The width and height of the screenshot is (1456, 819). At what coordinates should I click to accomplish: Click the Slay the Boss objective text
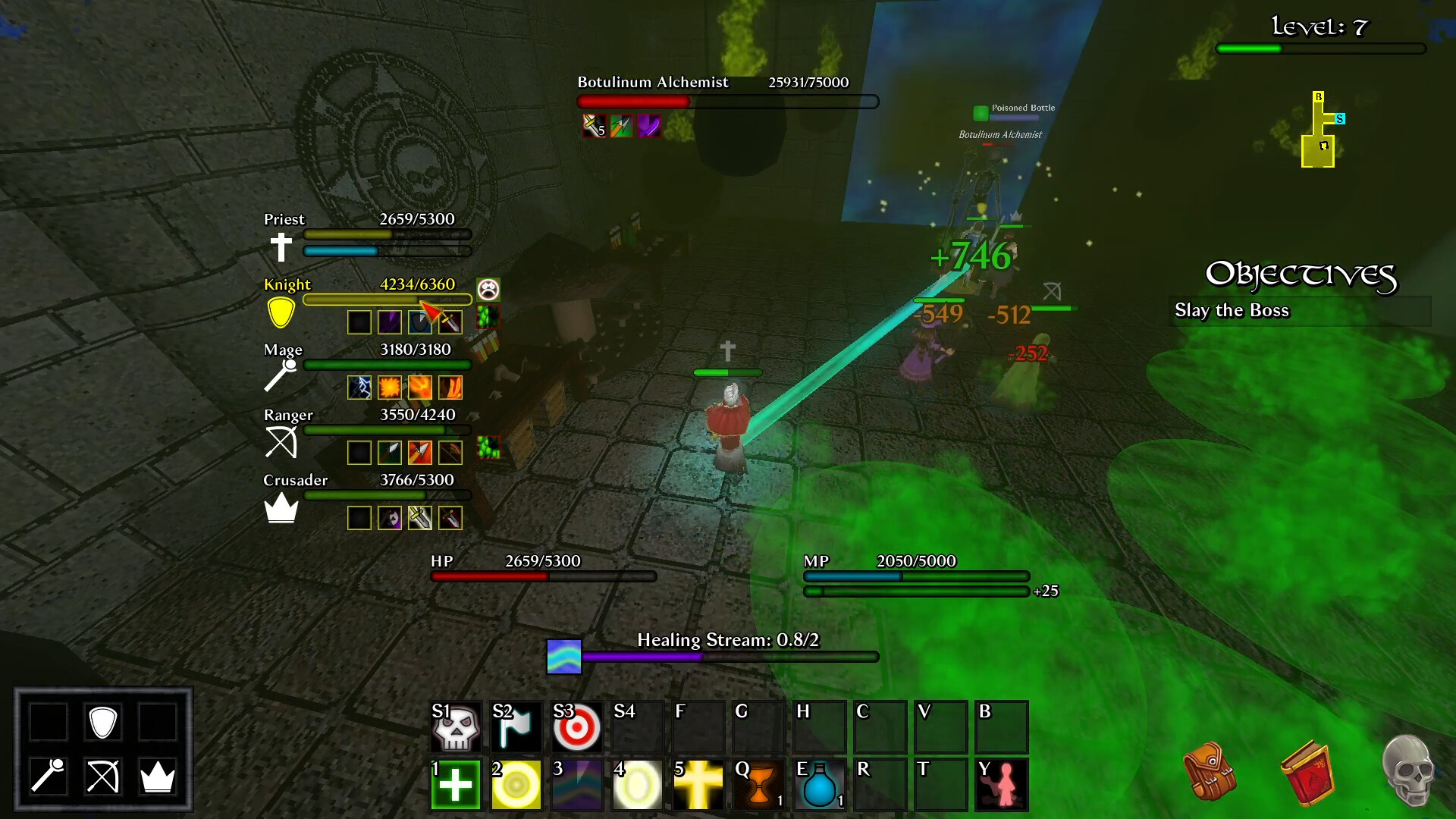point(1232,310)
